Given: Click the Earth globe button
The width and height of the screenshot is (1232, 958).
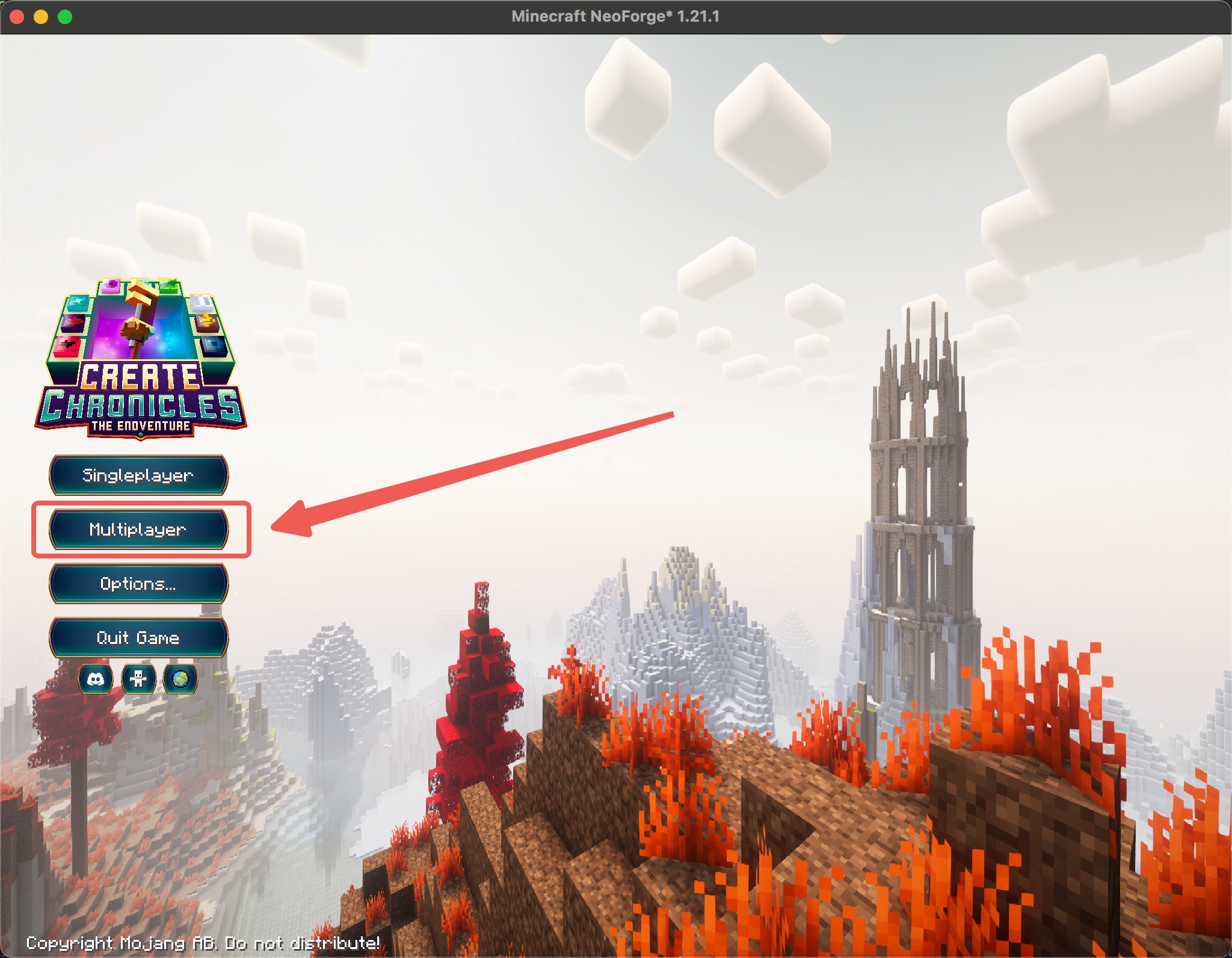Looking at the screenshot, I should click(180, 679).
